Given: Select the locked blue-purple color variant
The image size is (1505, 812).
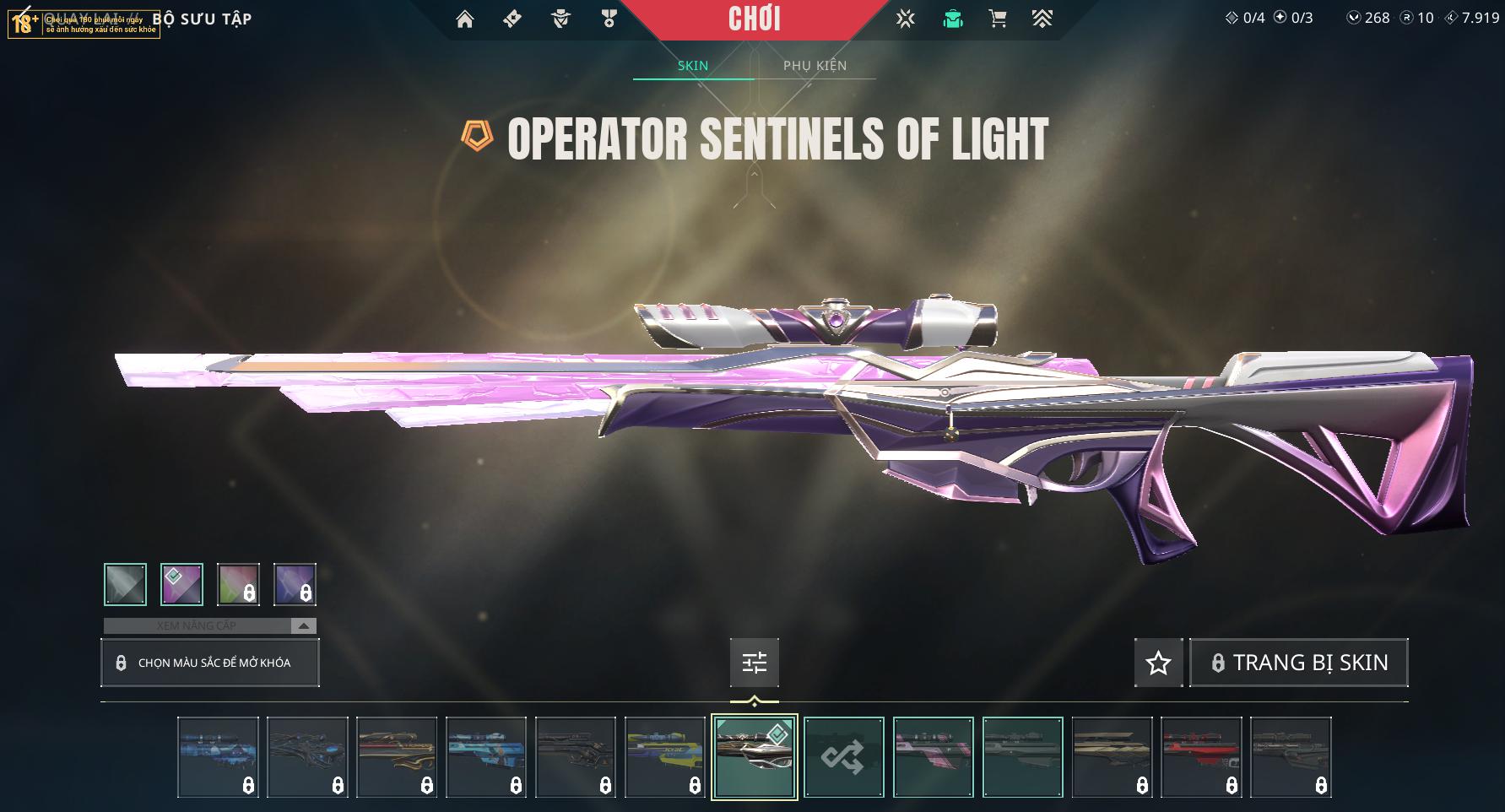Looking at the screenshot, I should pos(295,584).
